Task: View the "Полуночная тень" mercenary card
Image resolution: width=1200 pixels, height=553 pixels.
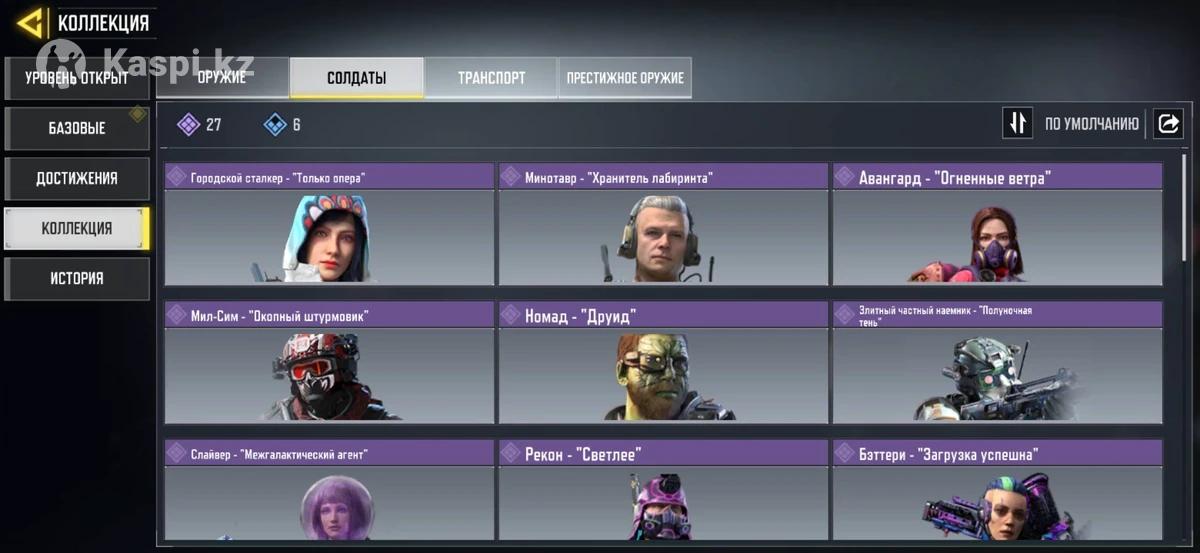Action: tap(997, 362)
